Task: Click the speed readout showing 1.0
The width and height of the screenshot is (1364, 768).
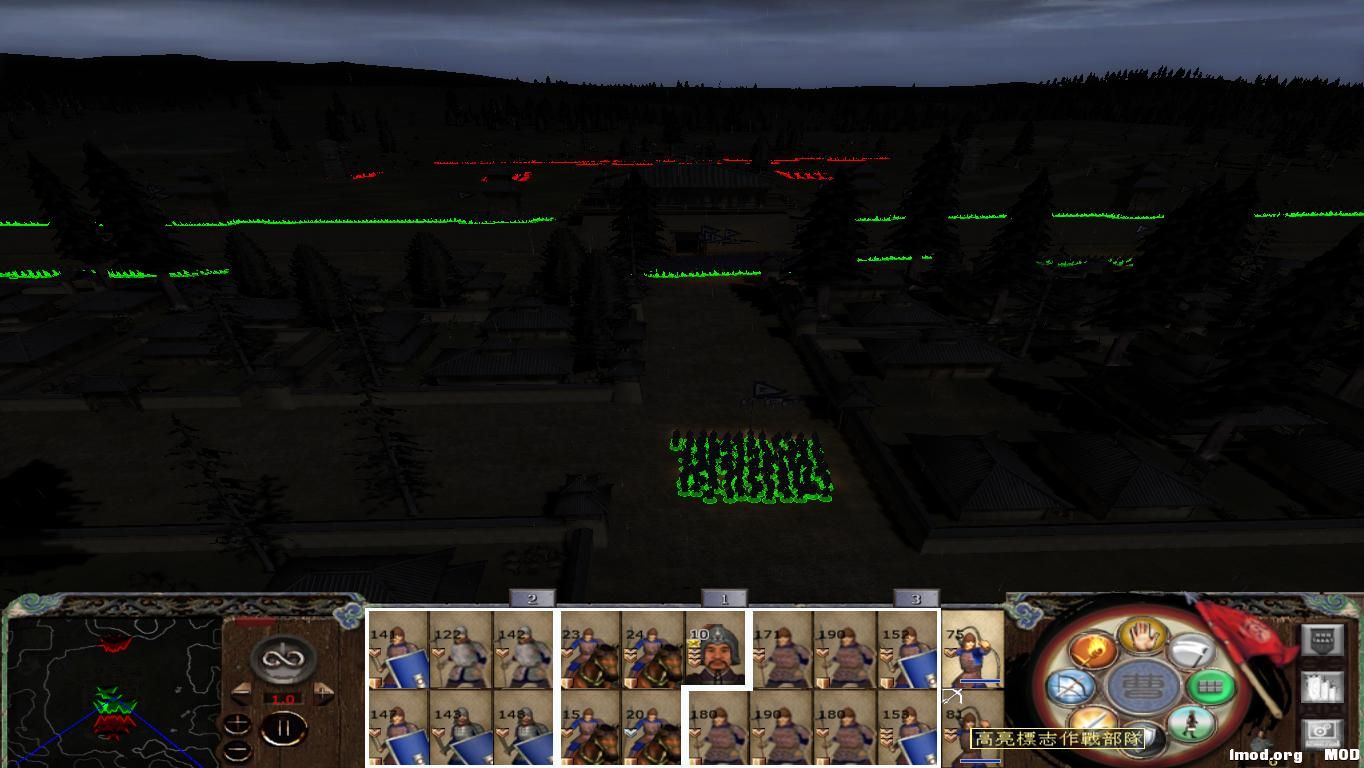Action: (285, 698)
